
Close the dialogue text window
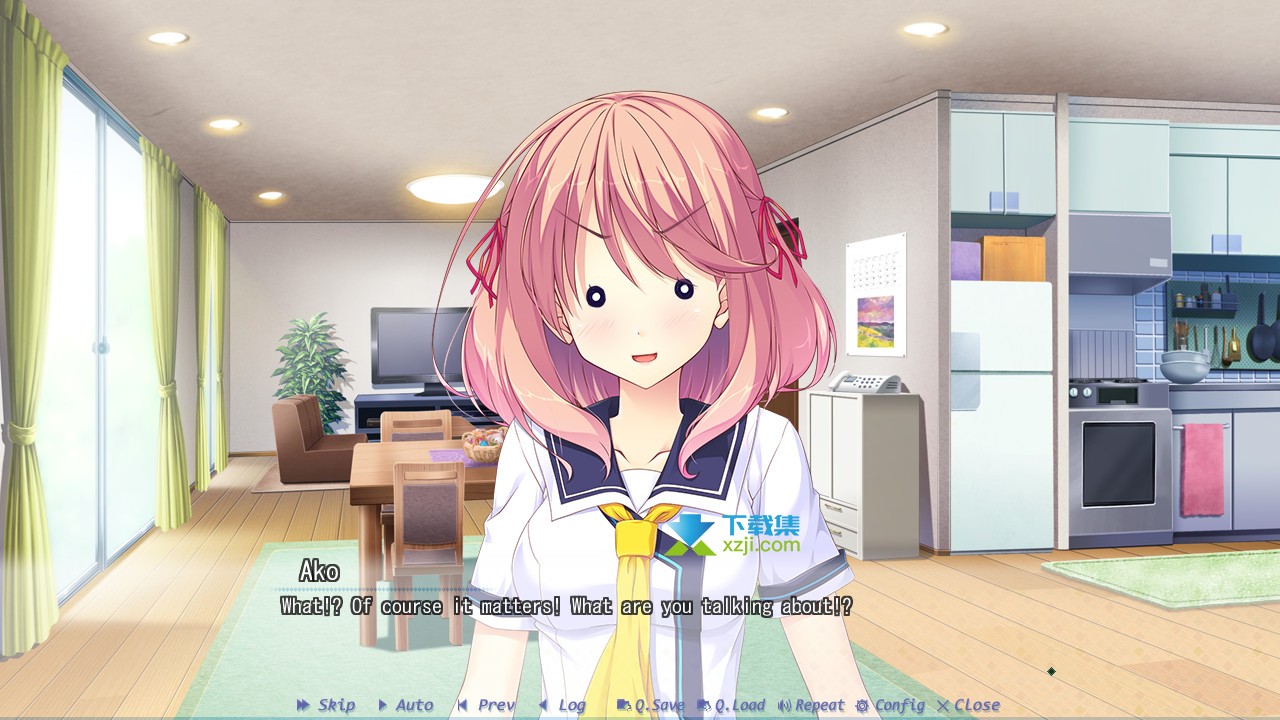(x=968, y=705)
